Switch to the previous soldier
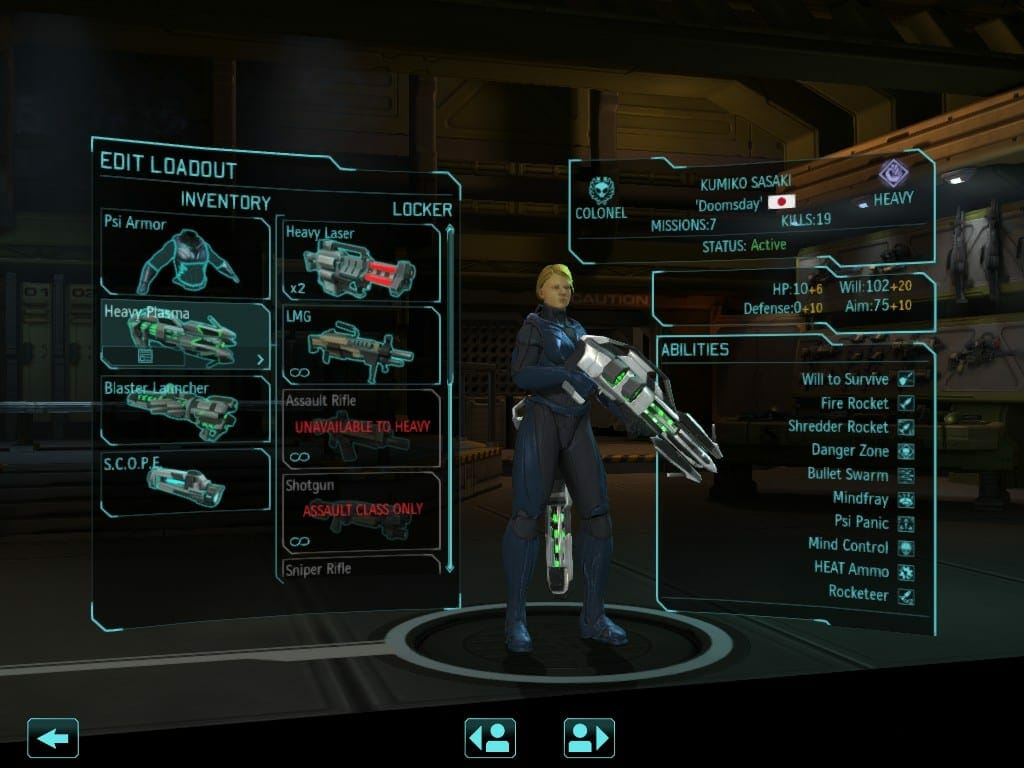1024x768 pixels. 490,738
